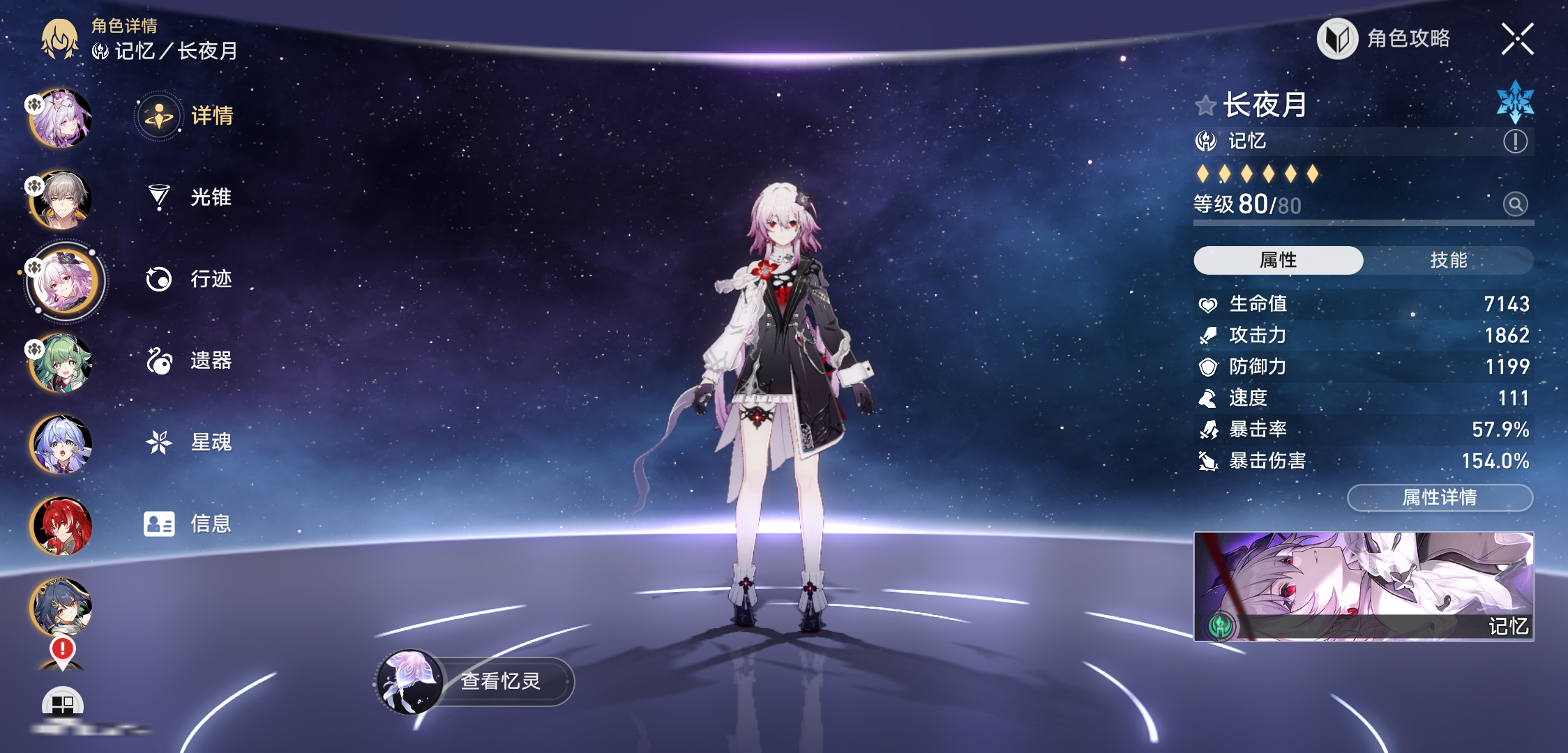The height and width of the screenshot is (753, 1568).
Task: Click the ice element snowflake icon
Action: (x=1515, y=102)
